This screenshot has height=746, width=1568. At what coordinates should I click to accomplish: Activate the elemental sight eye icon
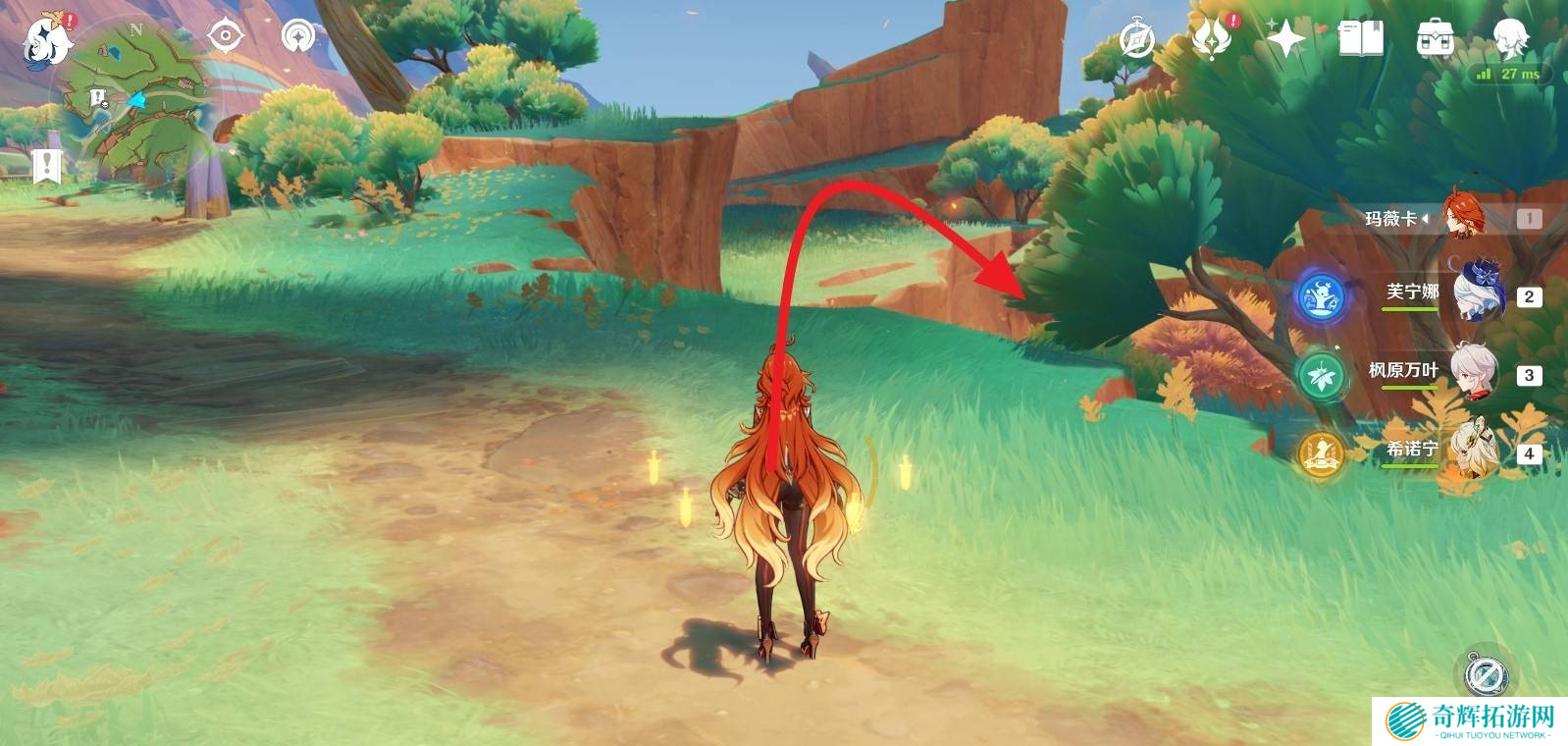click(x=225, y=37)
